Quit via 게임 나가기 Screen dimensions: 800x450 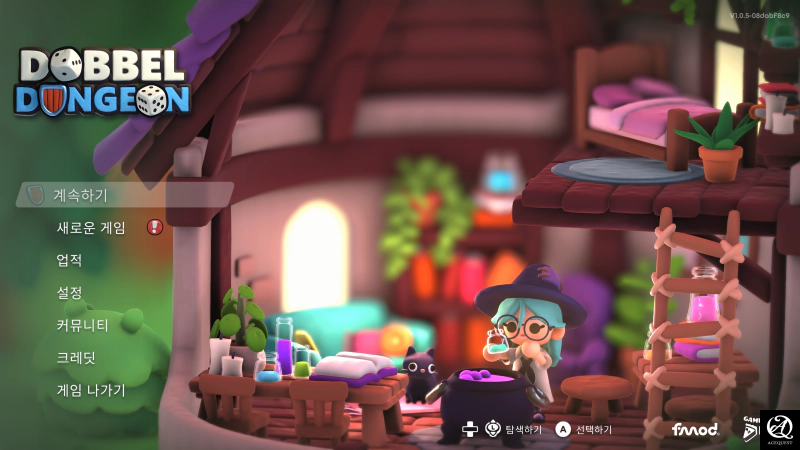[90, 390]
